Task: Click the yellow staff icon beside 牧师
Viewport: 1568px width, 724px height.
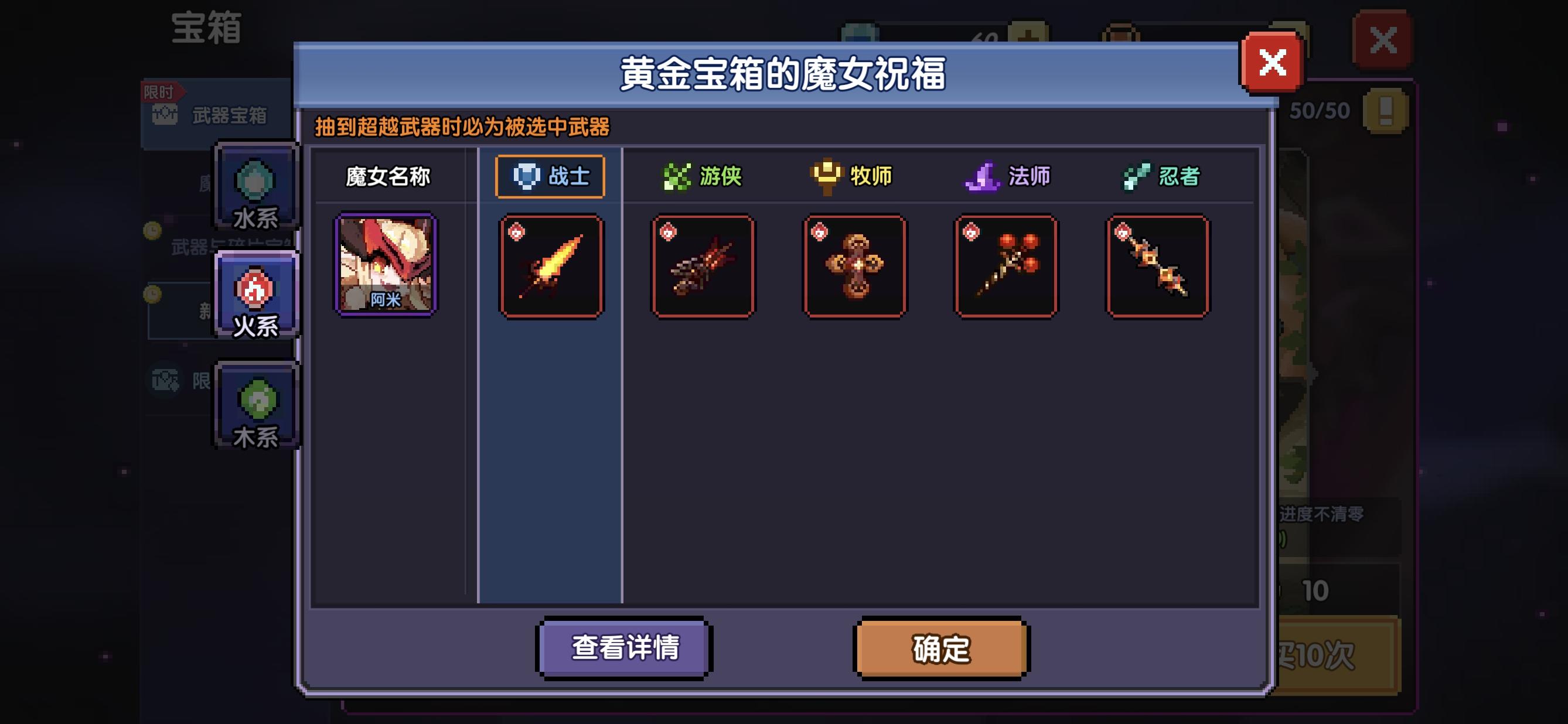Action: click(x=826, y=177)
